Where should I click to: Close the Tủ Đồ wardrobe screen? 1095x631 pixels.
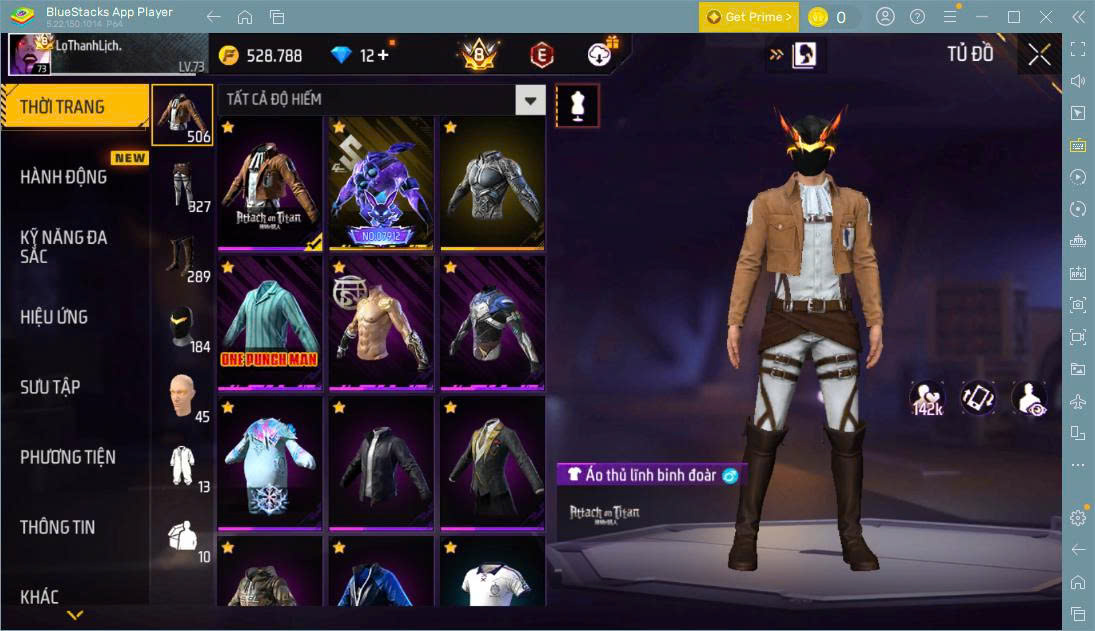pos(1039,55)
